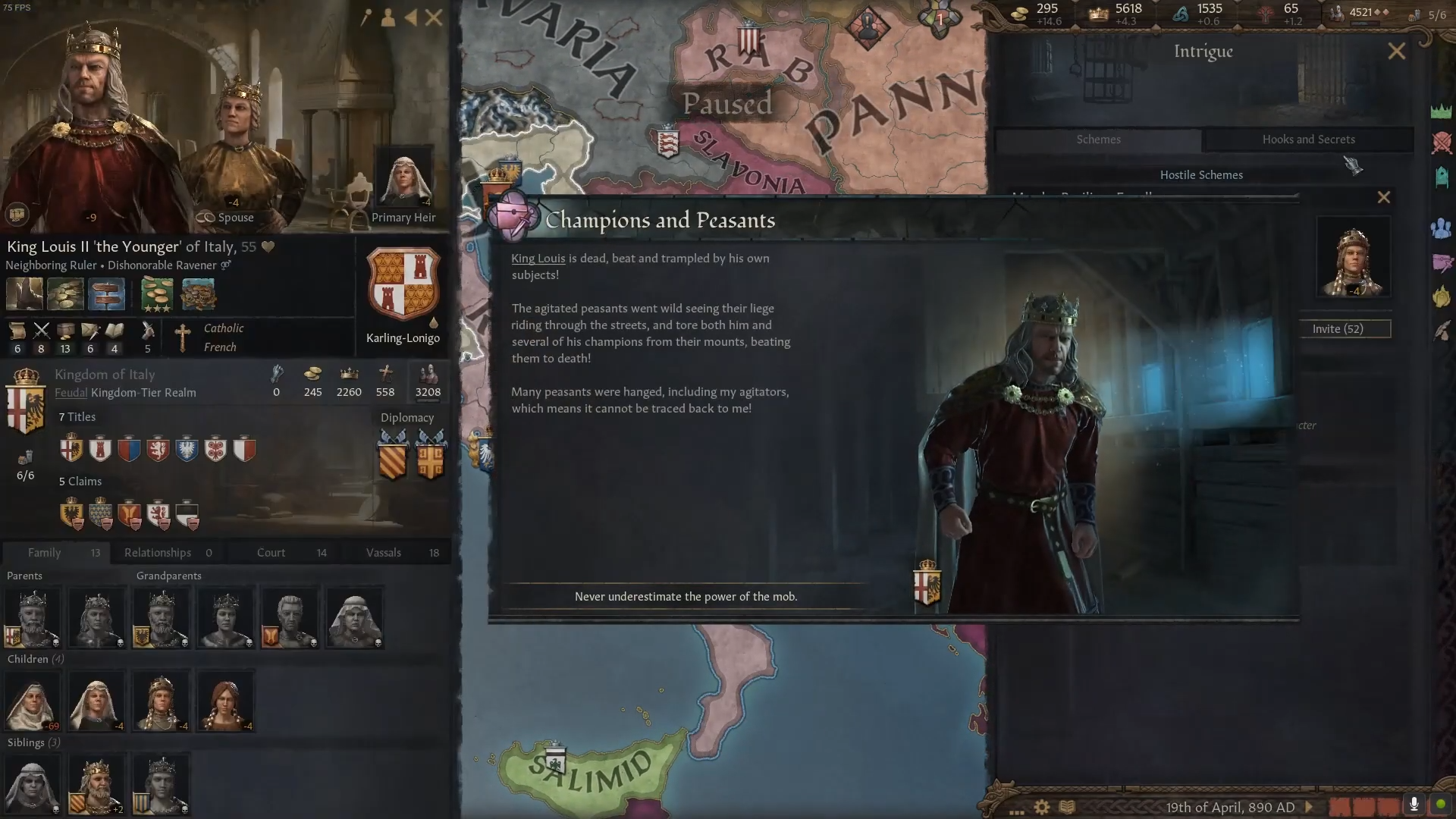Image resolution: width=1456 pixels, height=819 pixels.
Task: Open the game settings gear at the bottom
Action: click(1042, 807)
